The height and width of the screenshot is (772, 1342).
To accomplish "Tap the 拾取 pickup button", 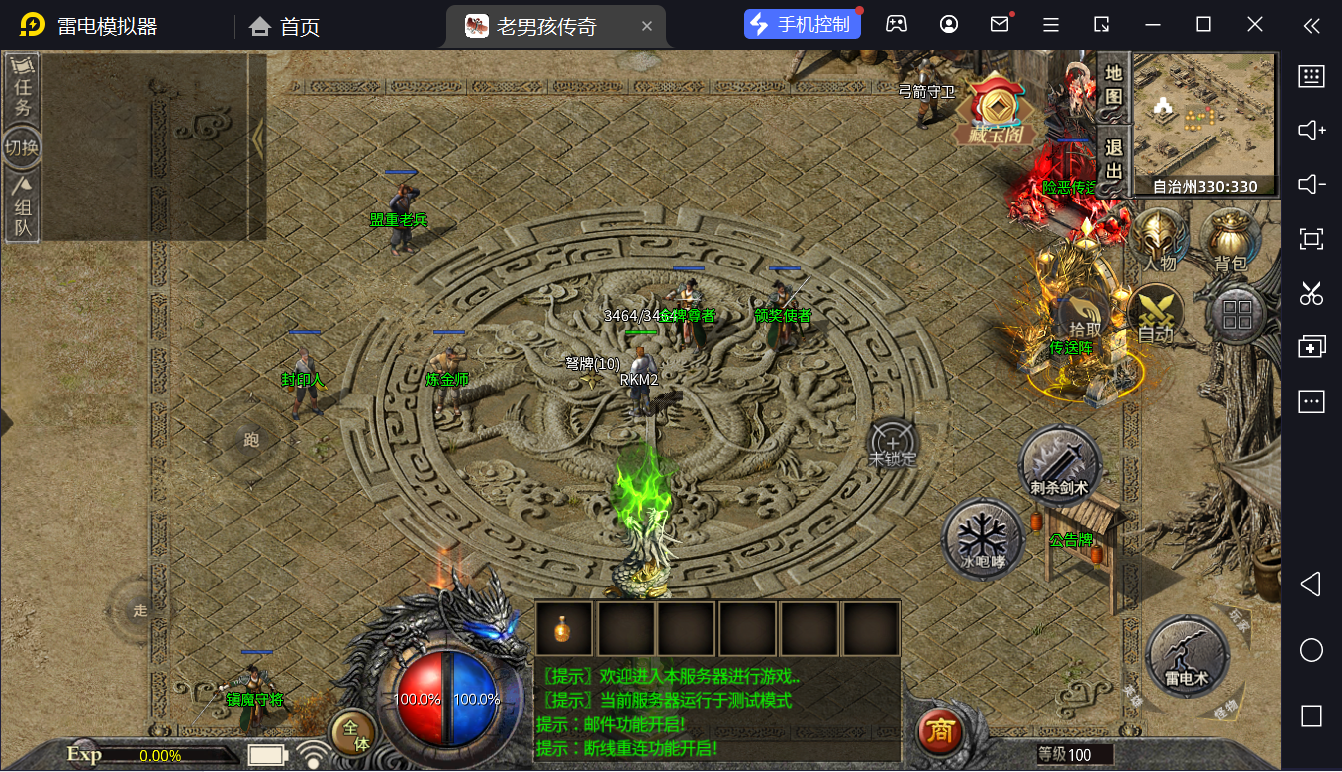I will (x=1085, y=315).
